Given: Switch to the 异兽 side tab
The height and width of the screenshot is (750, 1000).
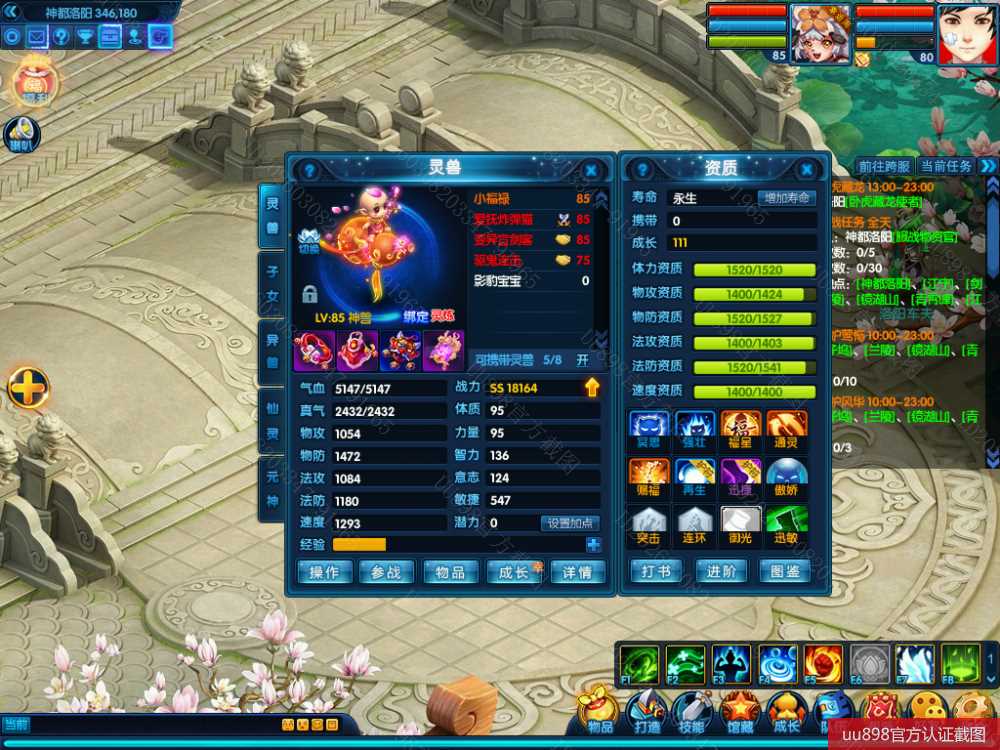Looking at the screenshot, I should click(x=272, y=351).
